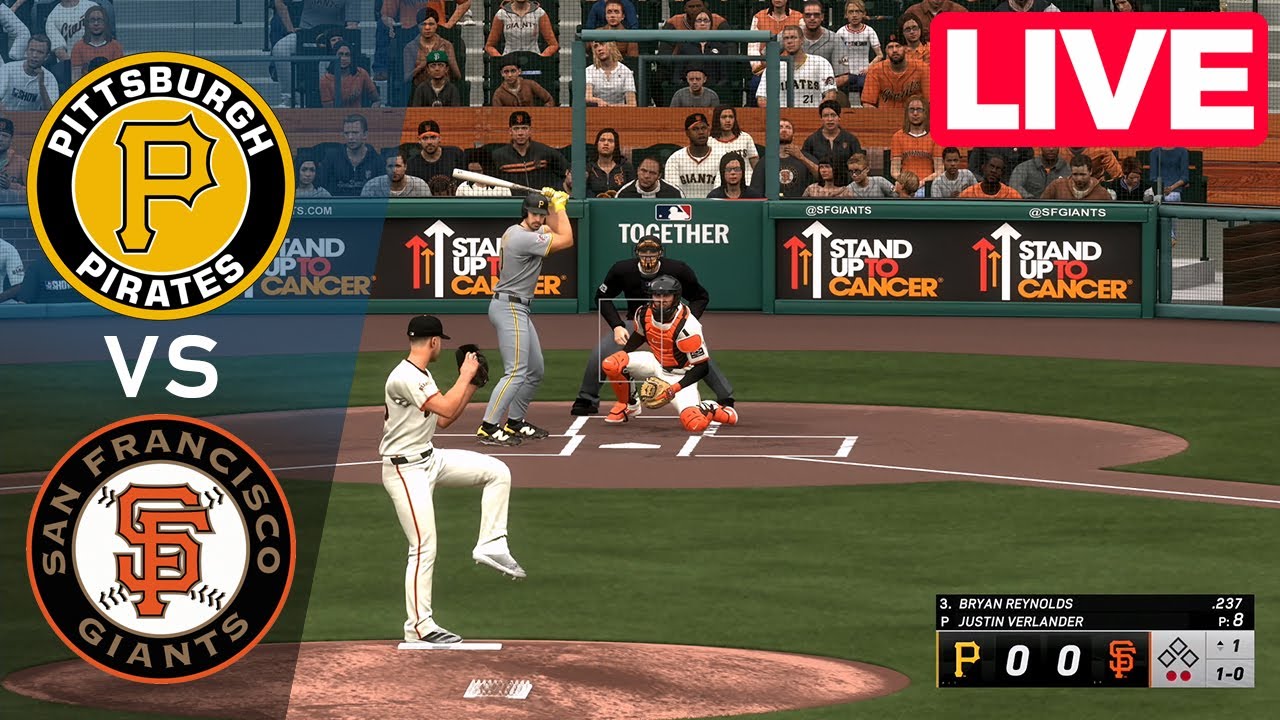Toggle the two red out indicators
1280x720 pixels.
(1179, 675)
